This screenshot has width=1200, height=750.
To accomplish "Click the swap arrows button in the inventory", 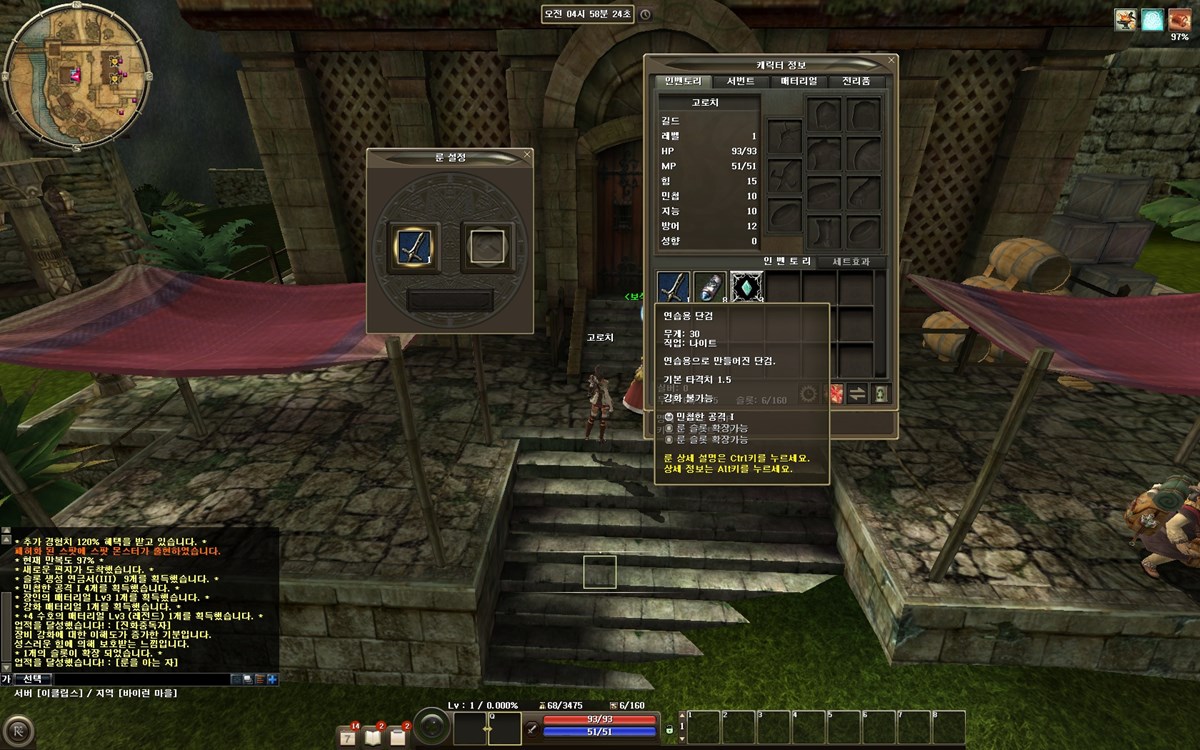I will (x=857, y=394).
